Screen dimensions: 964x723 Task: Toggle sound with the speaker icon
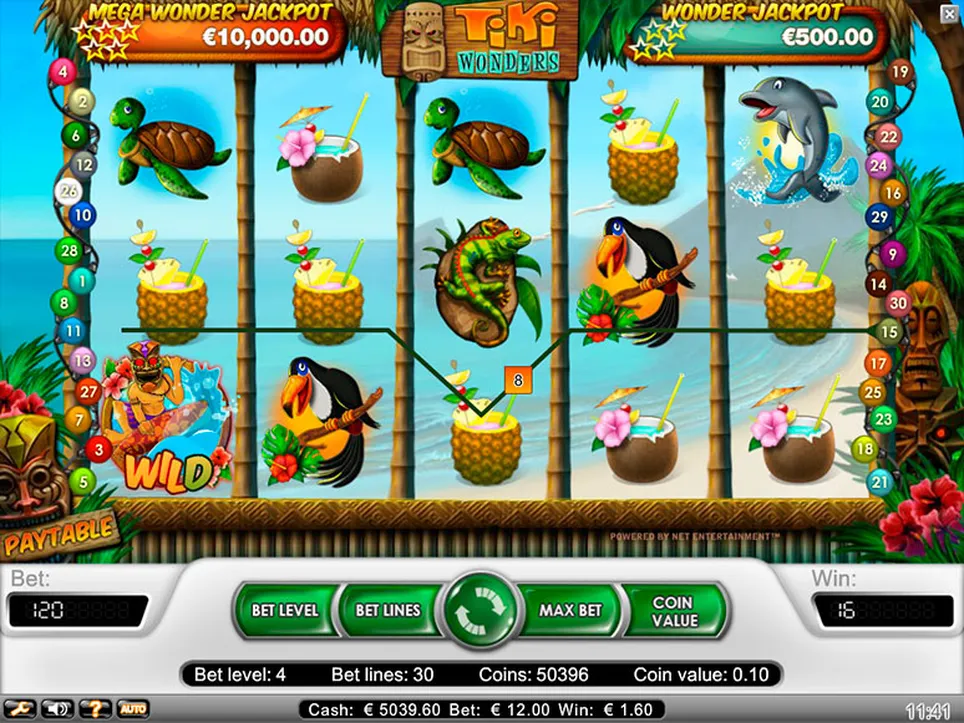57,709
